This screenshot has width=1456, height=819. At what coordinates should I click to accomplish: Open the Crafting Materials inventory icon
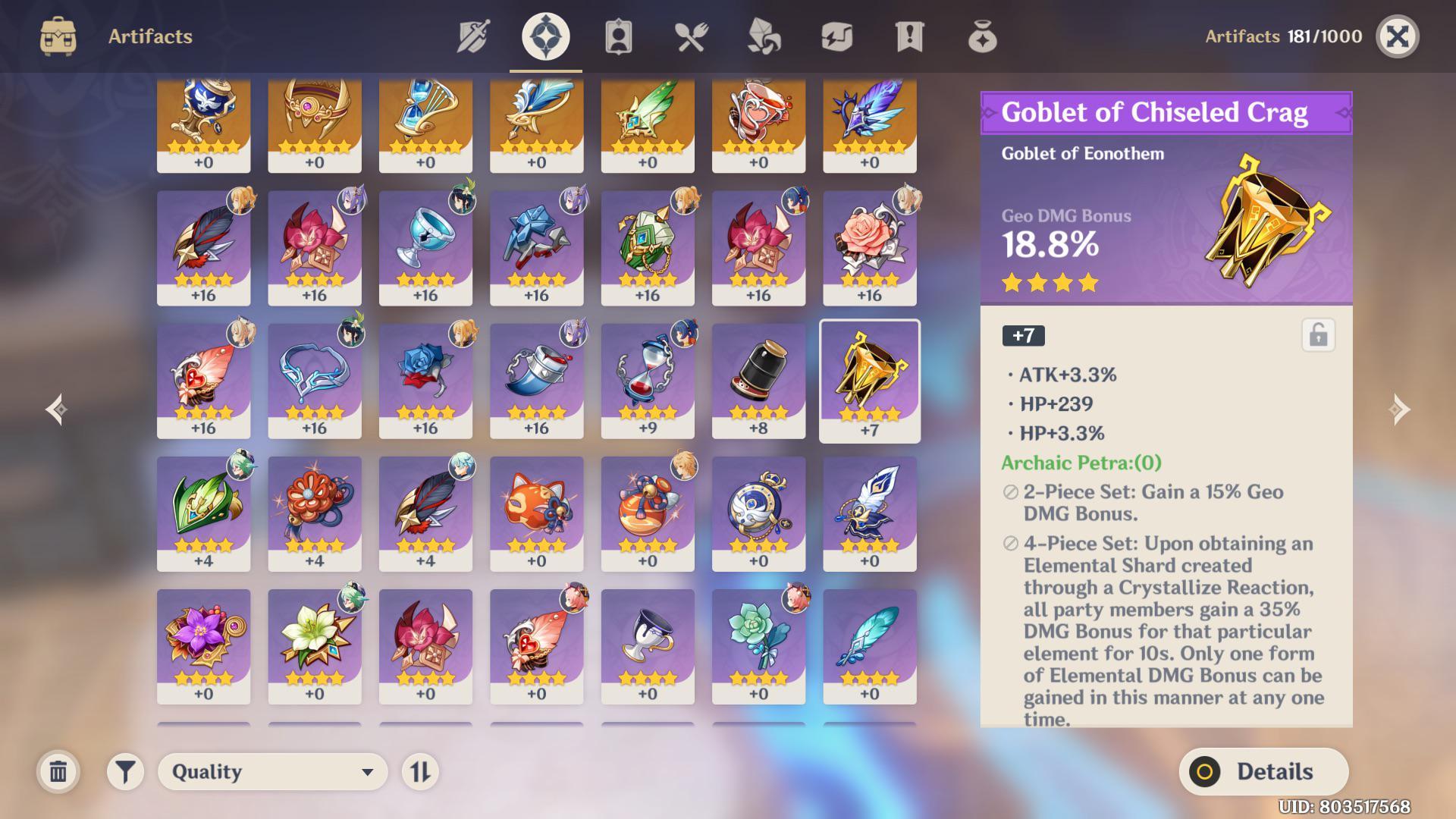[x=763, y=36]
